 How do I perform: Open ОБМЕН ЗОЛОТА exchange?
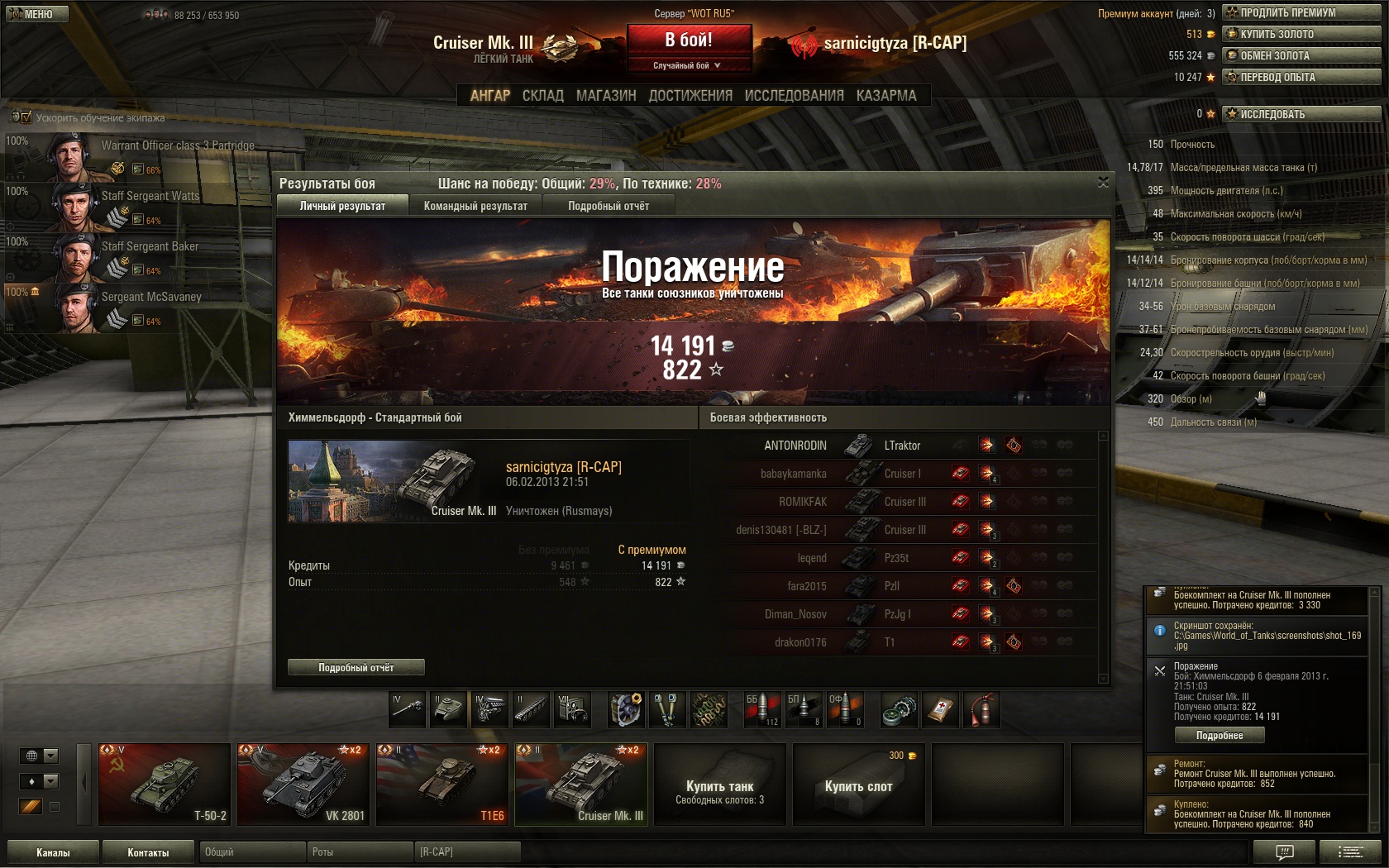(x=1301, y=55)
